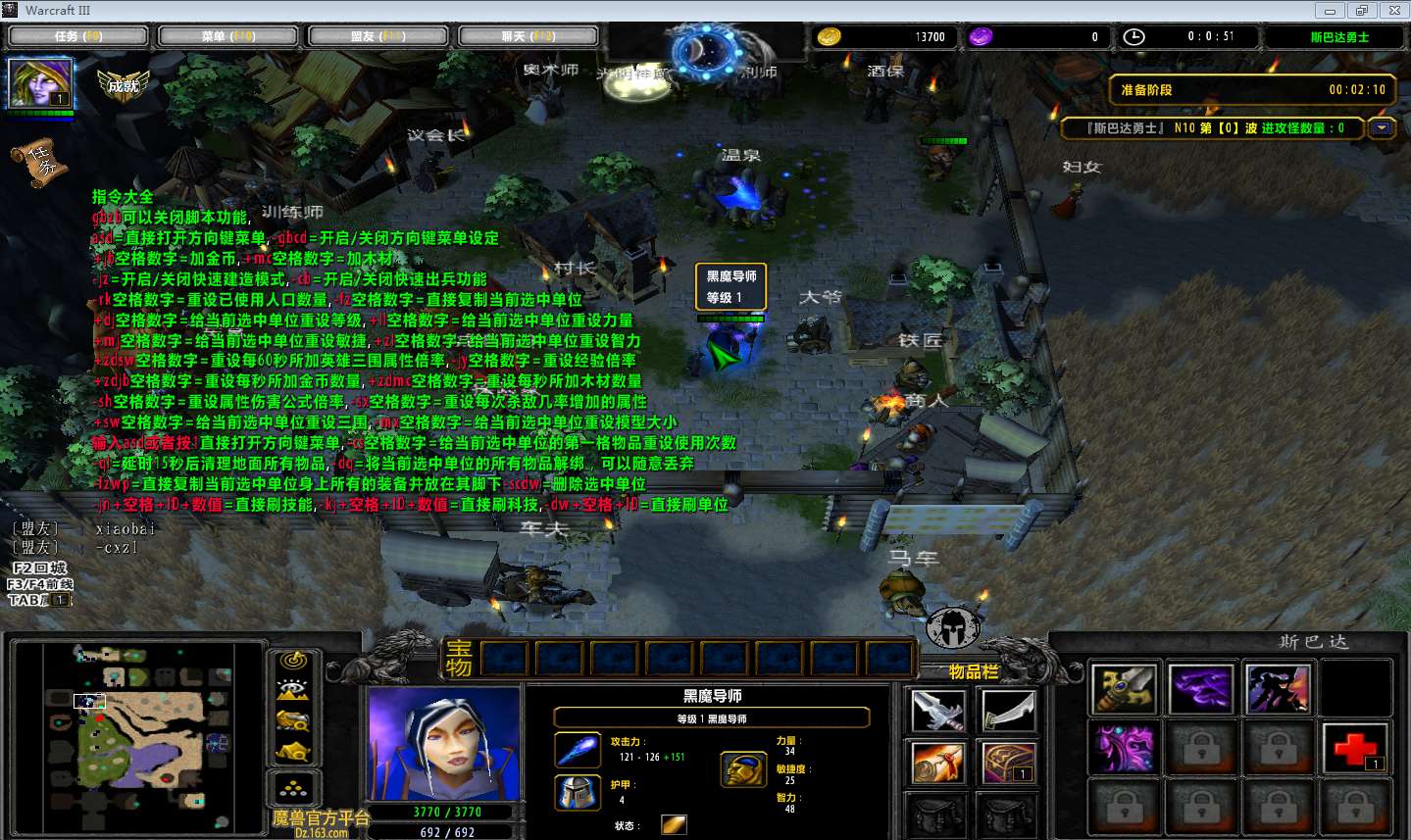The image size is (1411, 840).
Task: Click the minimap signal ping button
Action: point(293,663)
